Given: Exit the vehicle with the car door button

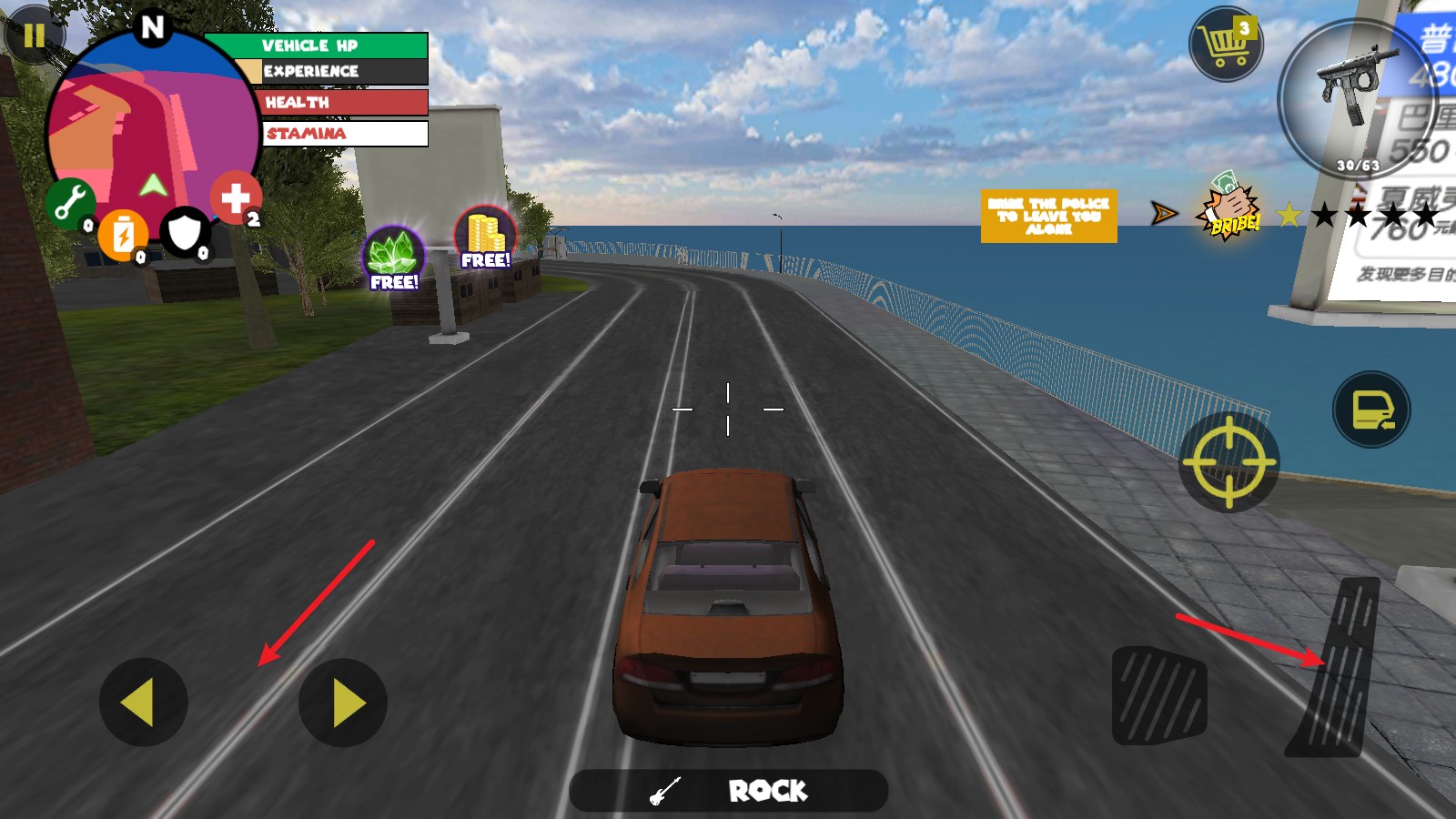Looking at the screenshot, I should click(x=1371, y=409).
